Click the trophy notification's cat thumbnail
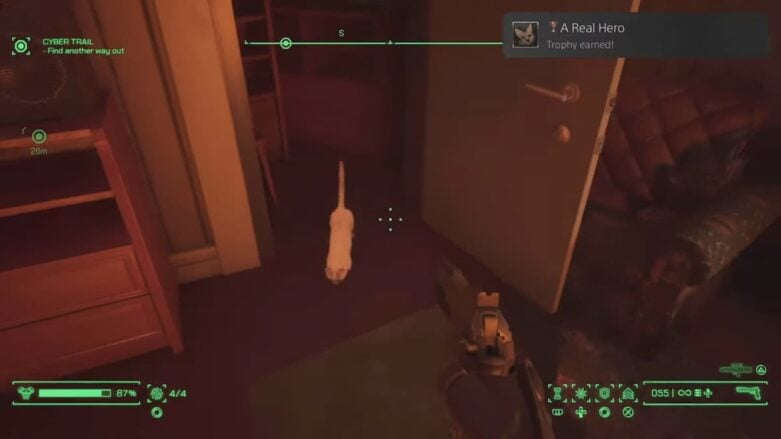Image resolution: width=781 pixels, height=439 pixels. click(x=526, y=35)
